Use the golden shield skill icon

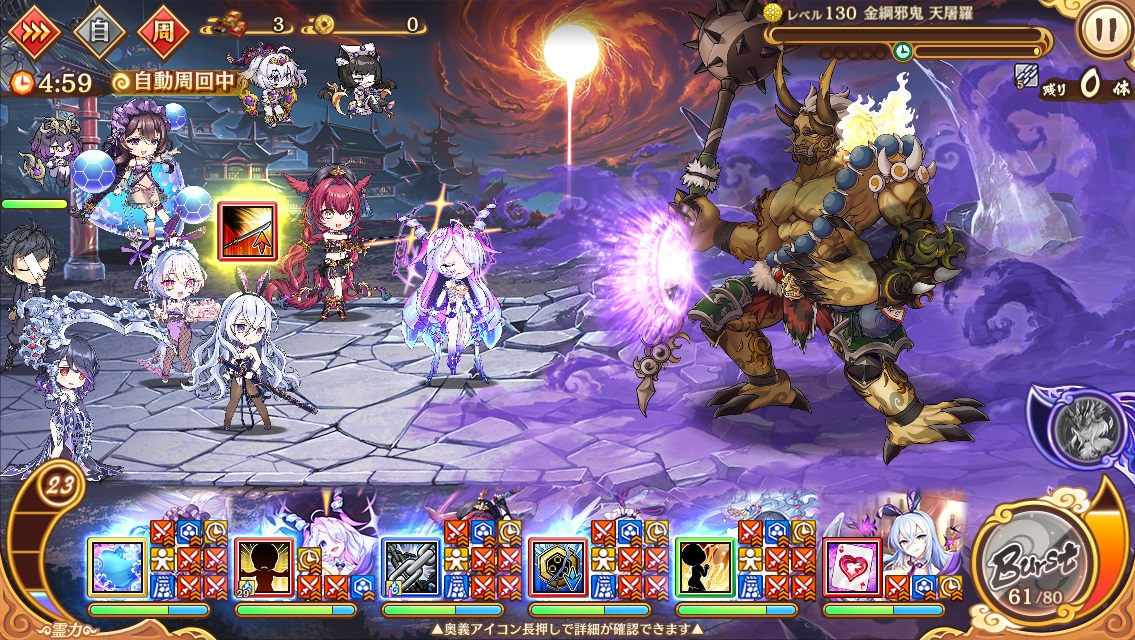(x=558, y=568)
